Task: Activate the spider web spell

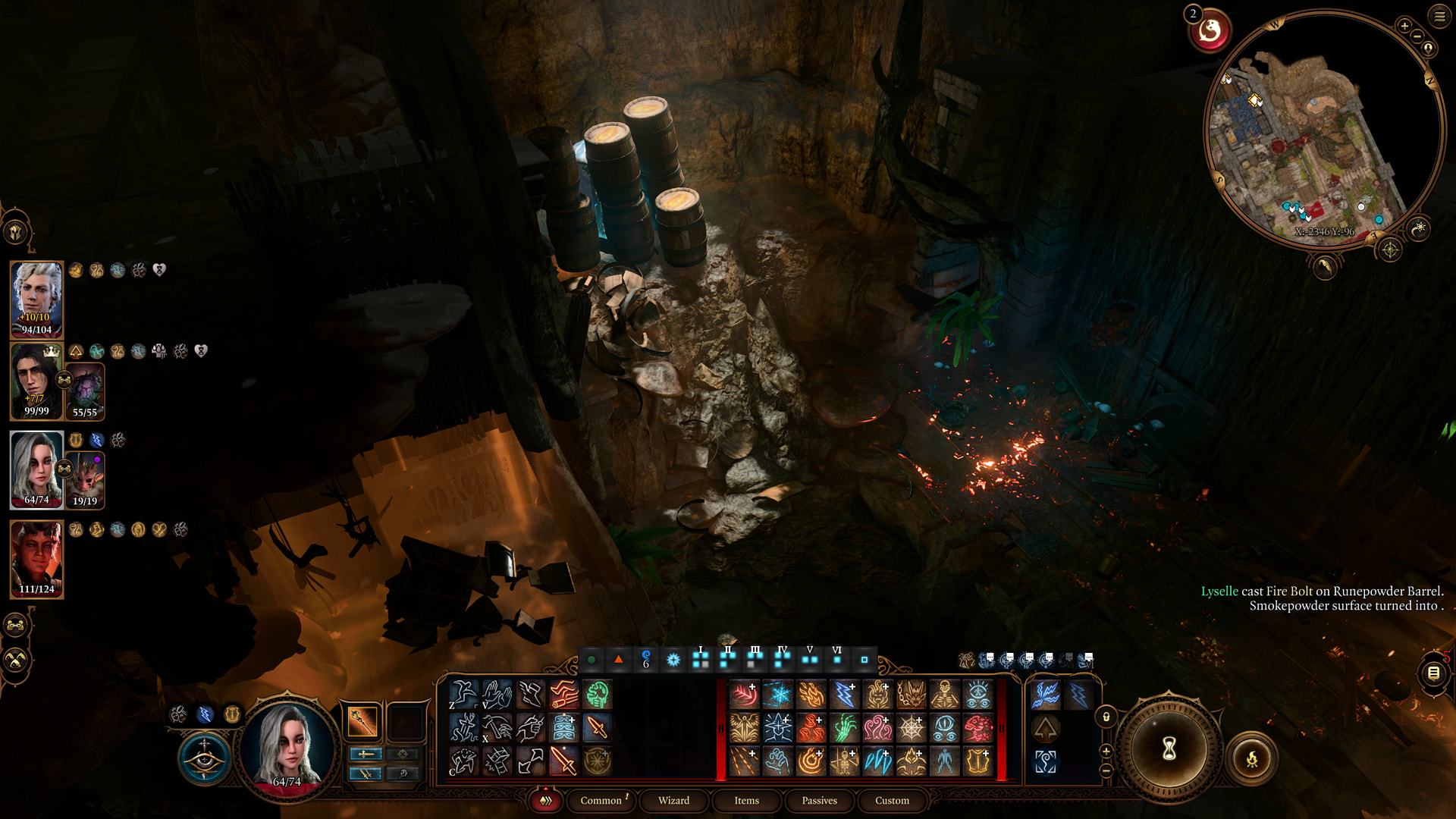Action: click(911, 728)
